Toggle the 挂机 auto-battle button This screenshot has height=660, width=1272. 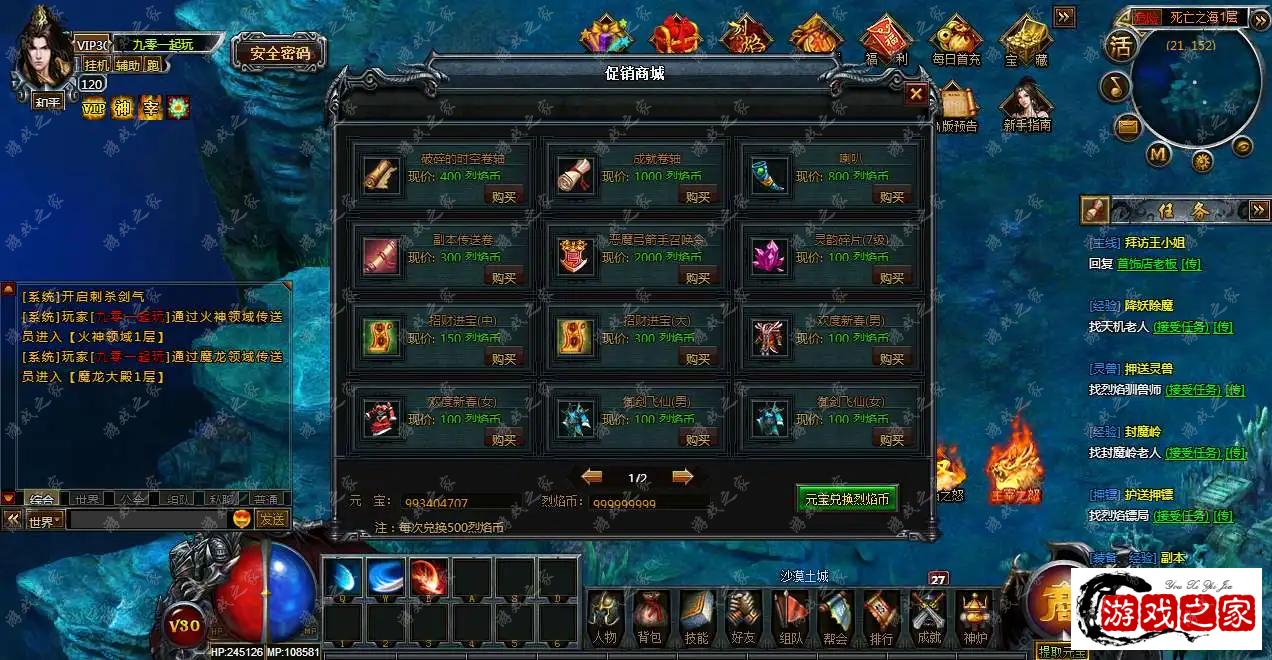(96, 65)
